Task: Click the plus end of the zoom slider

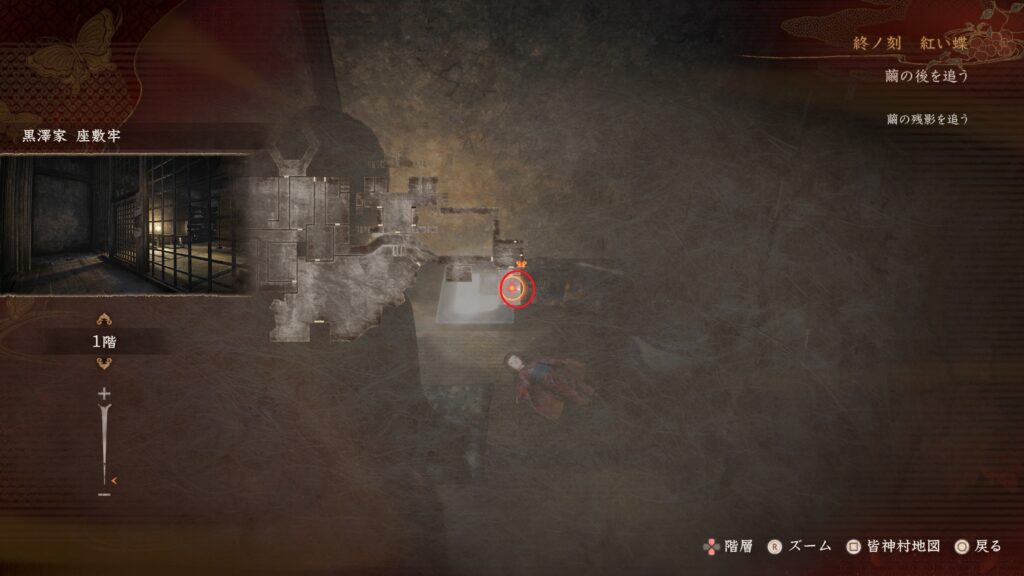Action: coord(103,394)
